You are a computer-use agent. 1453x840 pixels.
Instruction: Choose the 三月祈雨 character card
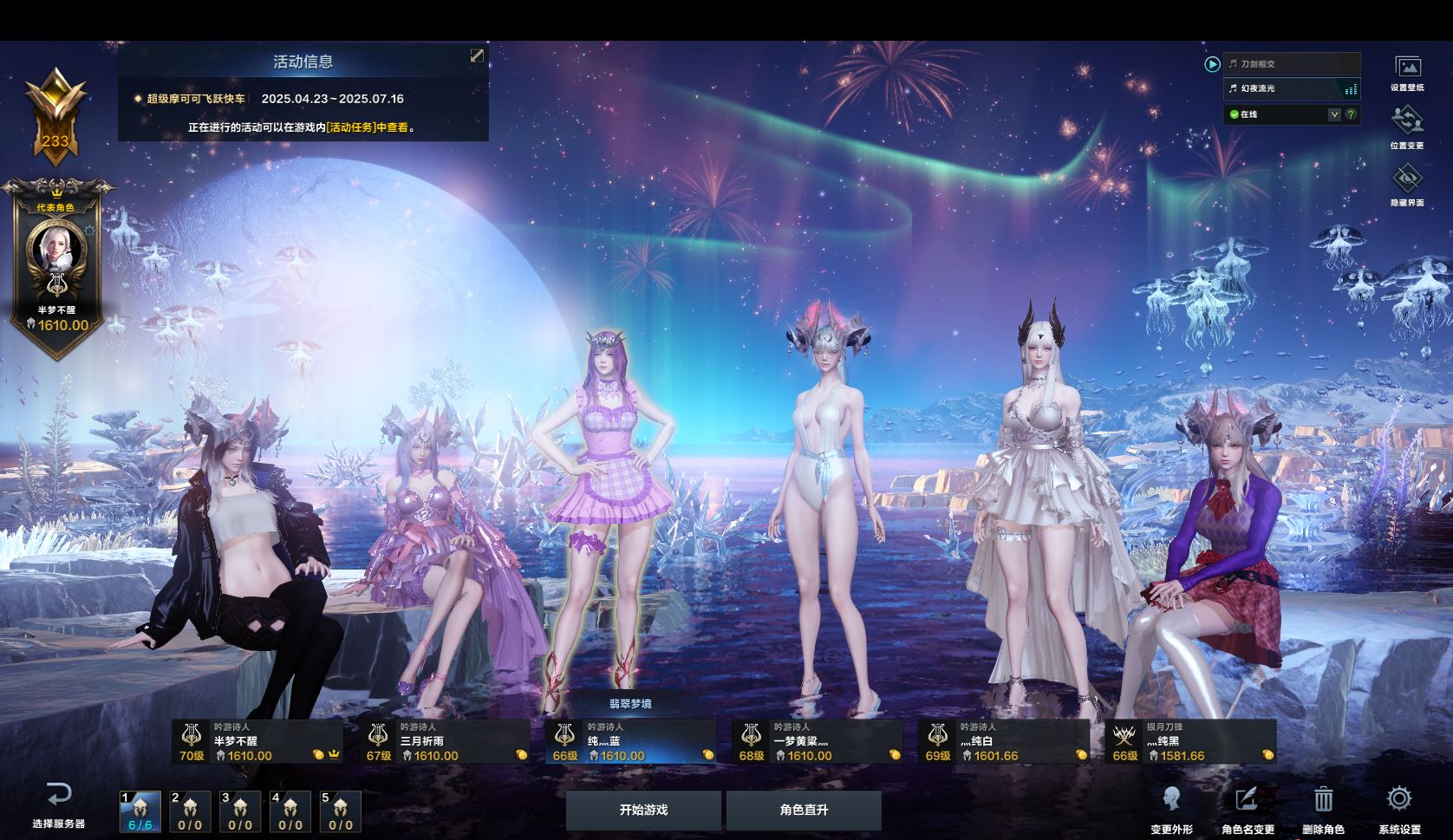click(x=445, y=742)
